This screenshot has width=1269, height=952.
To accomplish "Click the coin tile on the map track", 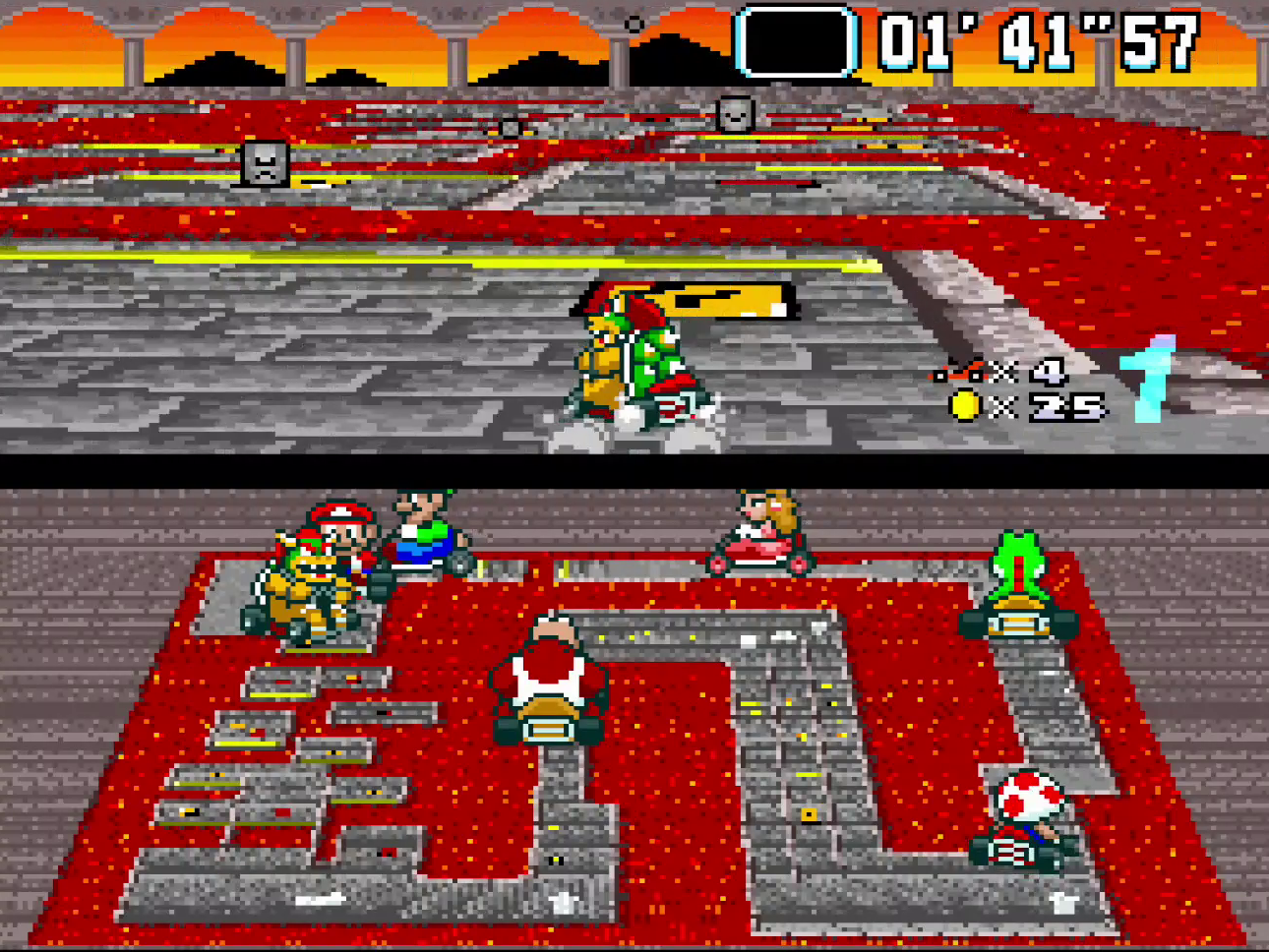I will click(x=809, y=812).
